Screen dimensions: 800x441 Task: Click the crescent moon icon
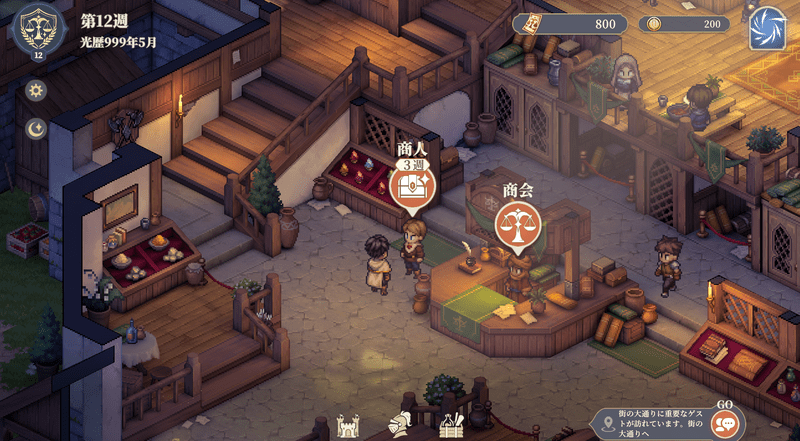coord(37,128)
